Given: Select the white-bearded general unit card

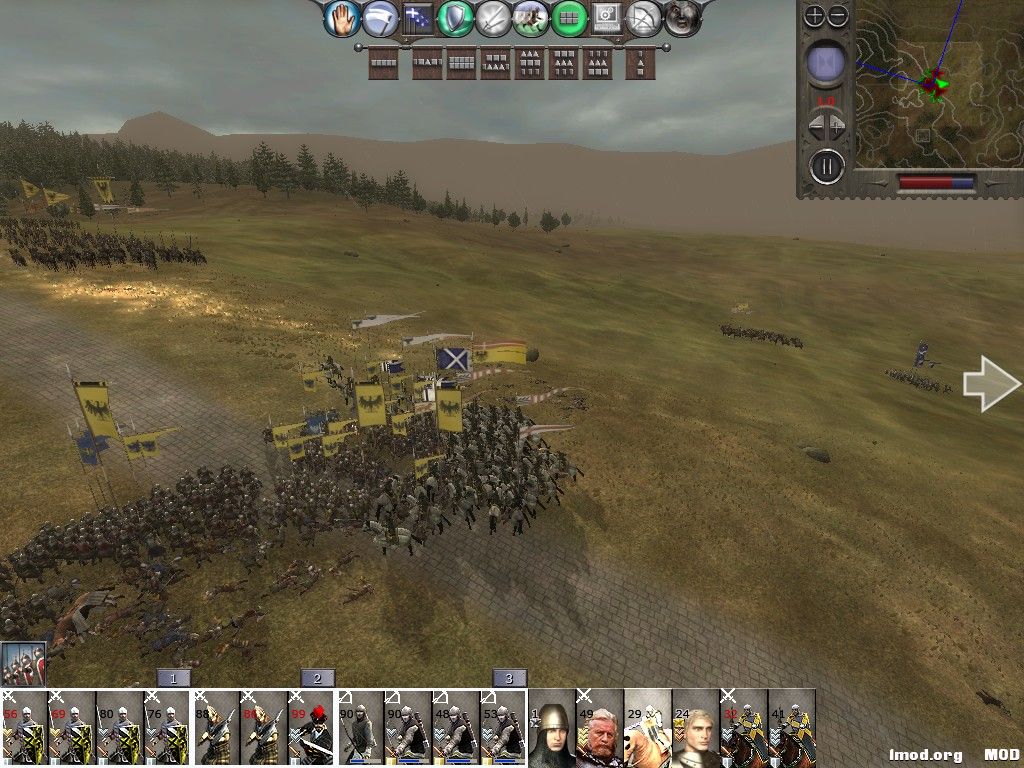Looking at the screenshot, I should (600, 728).
